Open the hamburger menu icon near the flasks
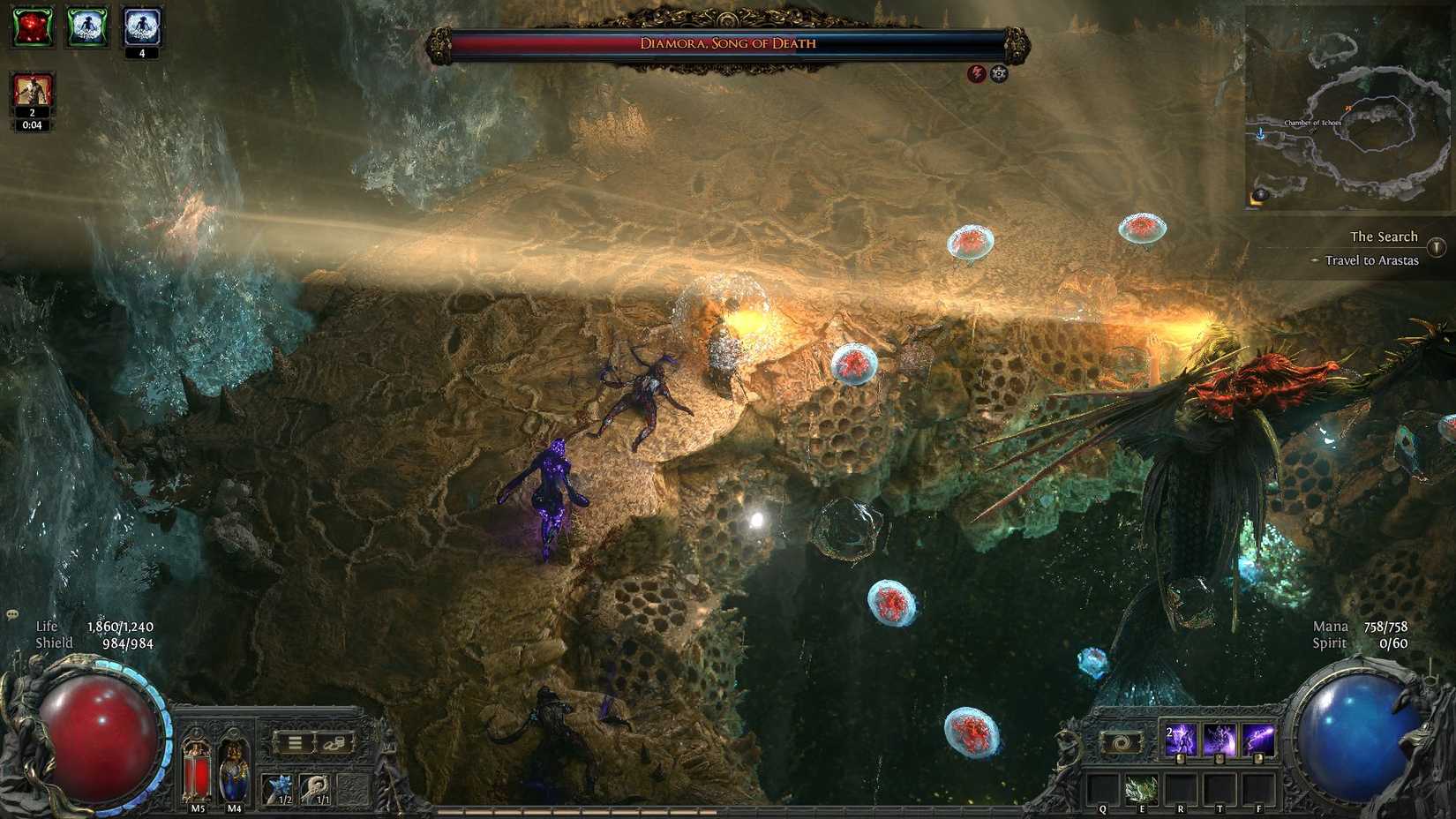Screen dimensions: 1456x819 (295, 742)
